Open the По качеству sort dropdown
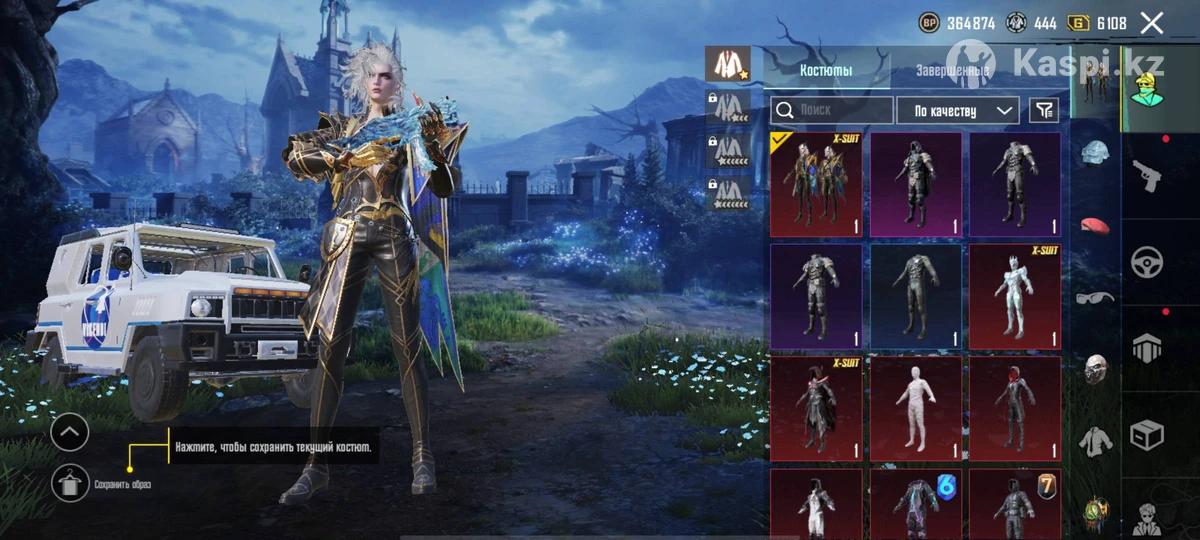This screenshot has width=1200, height=540. tap(958, 110)
